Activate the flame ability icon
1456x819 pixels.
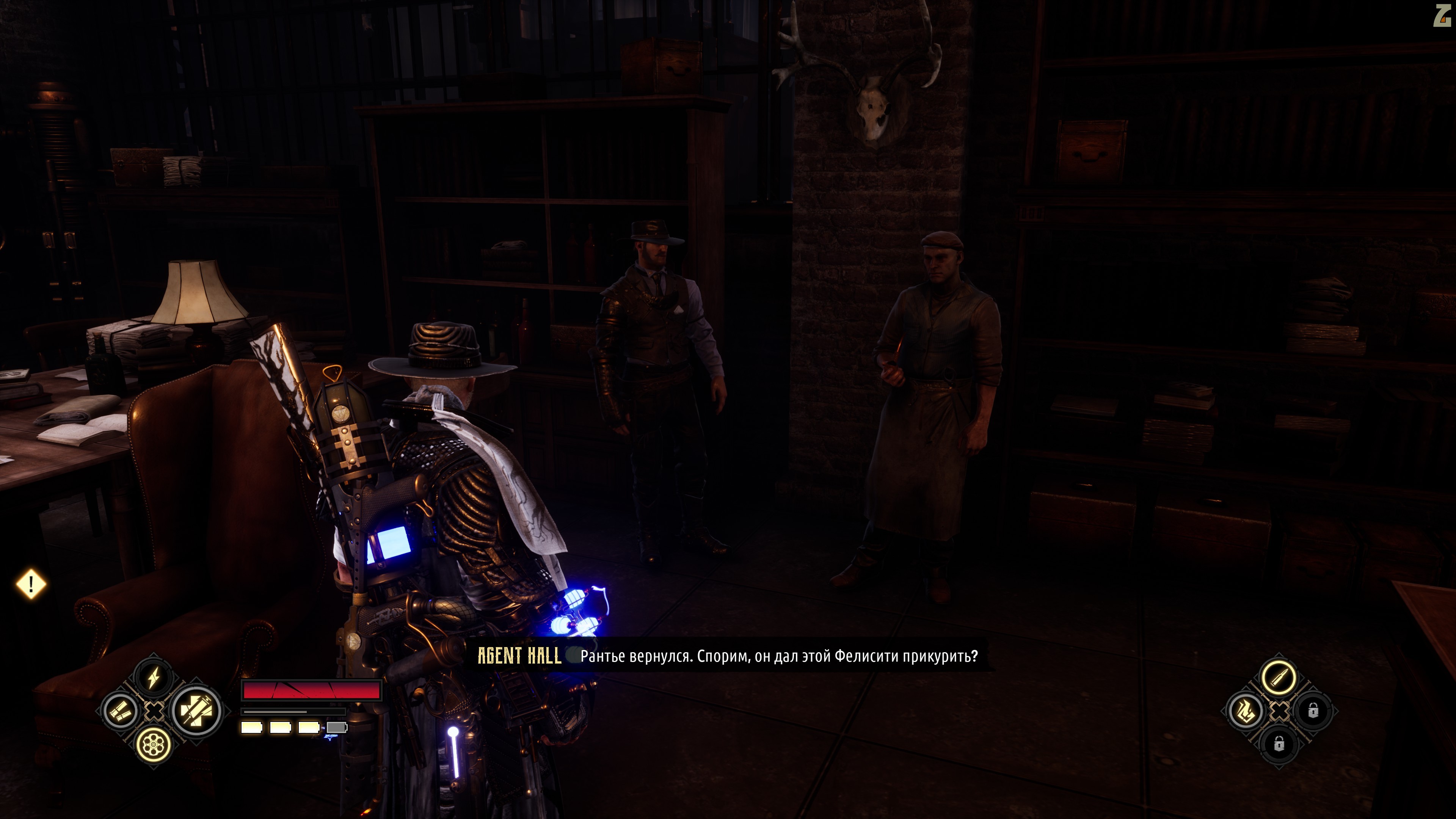coord(1244,711)
